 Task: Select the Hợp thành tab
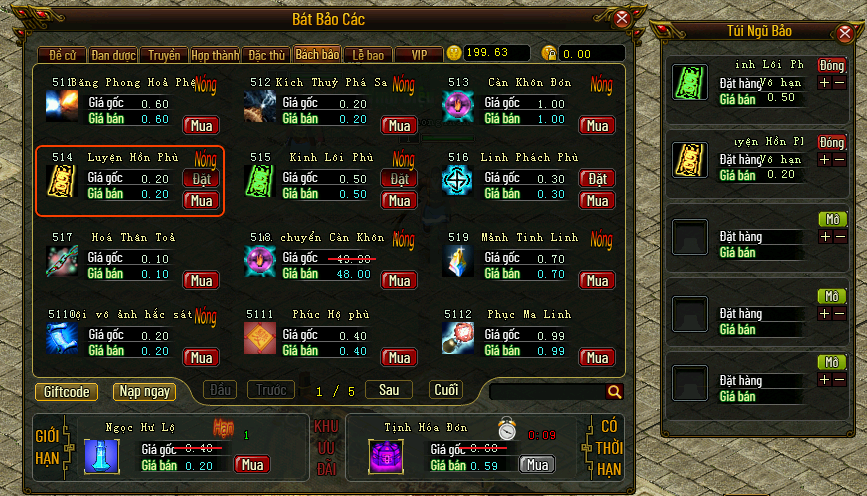(213, 55)
